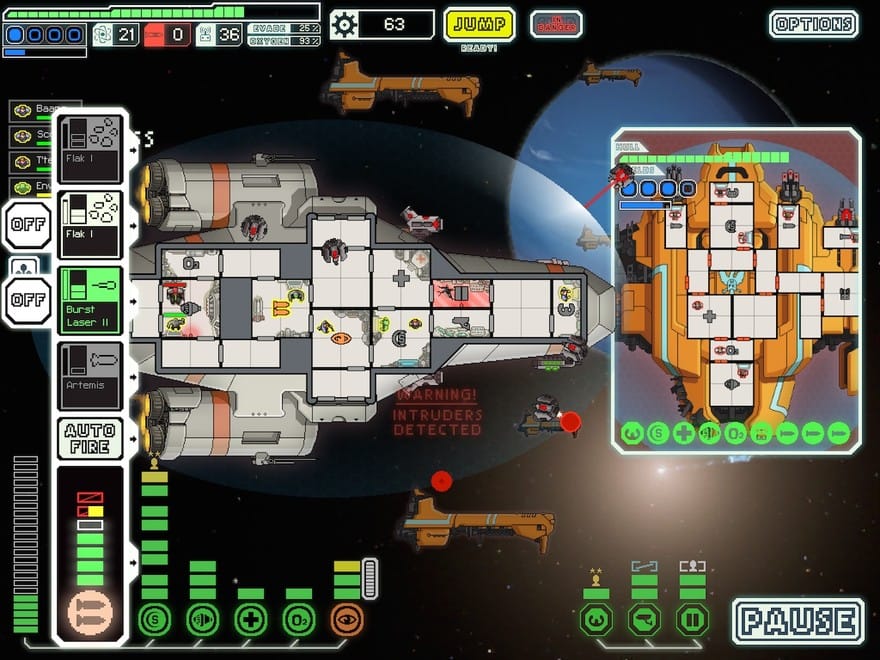
Task: Open the ship gear upgrade button
Action: 344,24
